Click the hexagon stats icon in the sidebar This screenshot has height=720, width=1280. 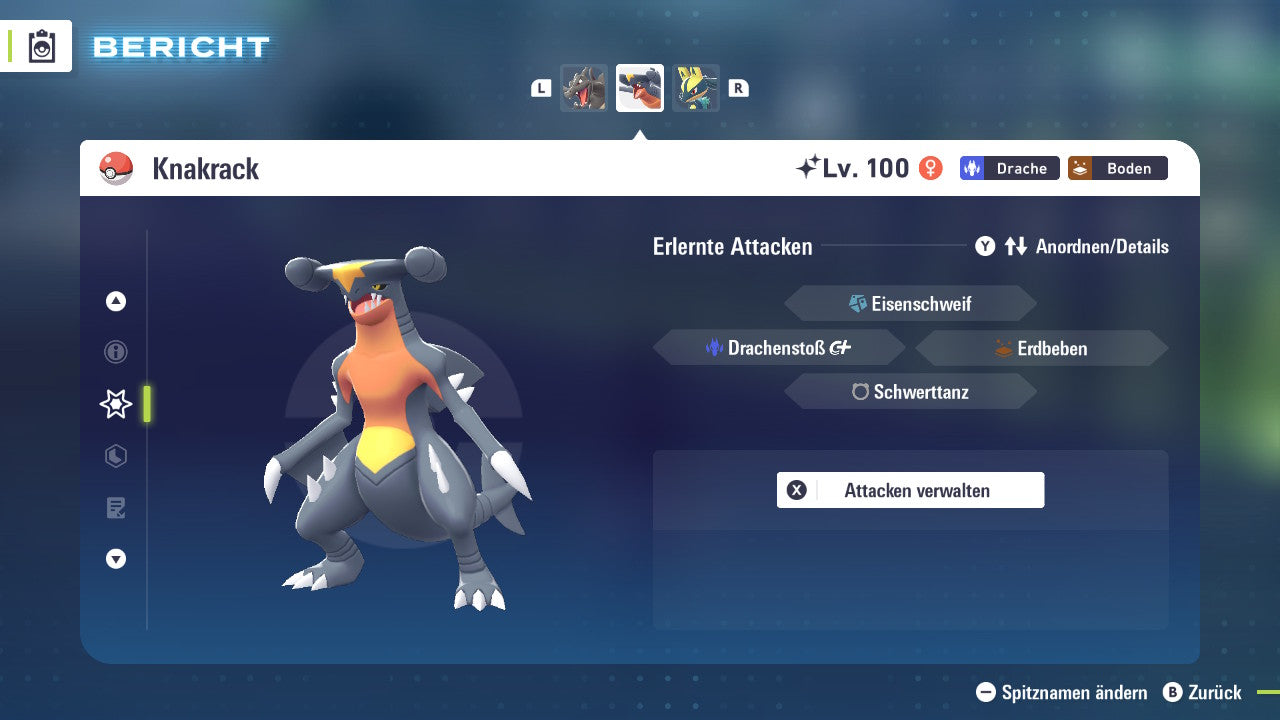[115, 456]
